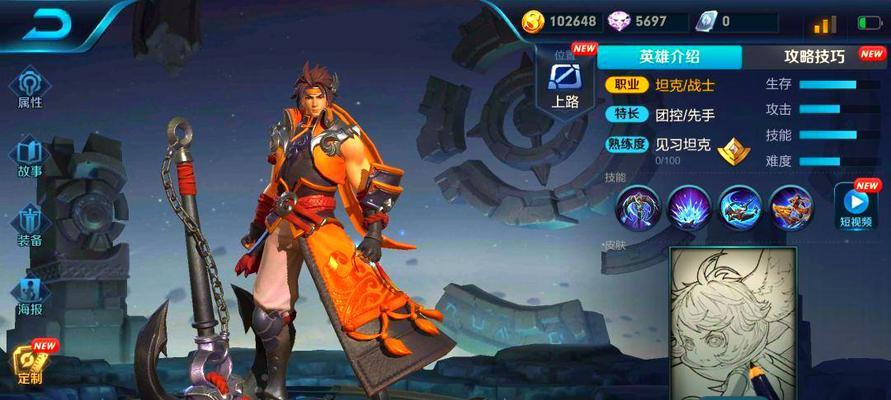
Task: Select the blue crystal burst skill icon
Action: [x=688, y=206]
